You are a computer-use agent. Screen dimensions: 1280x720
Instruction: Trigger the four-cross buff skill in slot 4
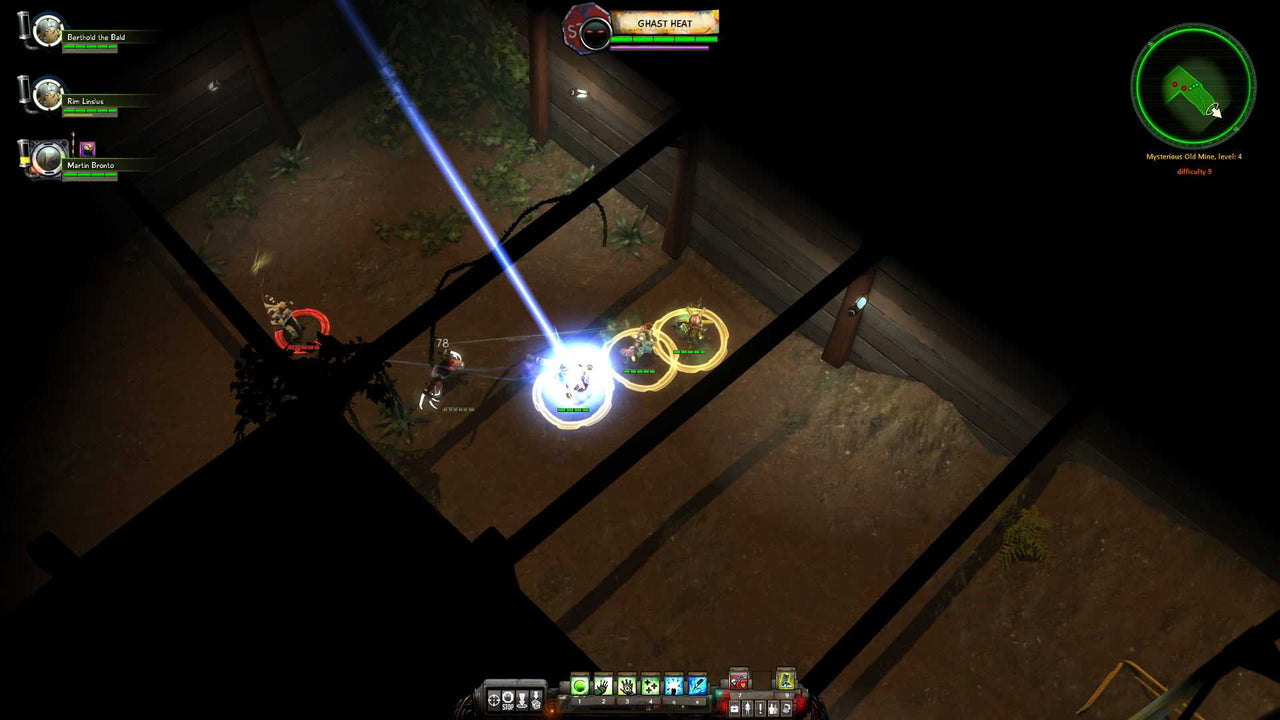click(647, 684)
